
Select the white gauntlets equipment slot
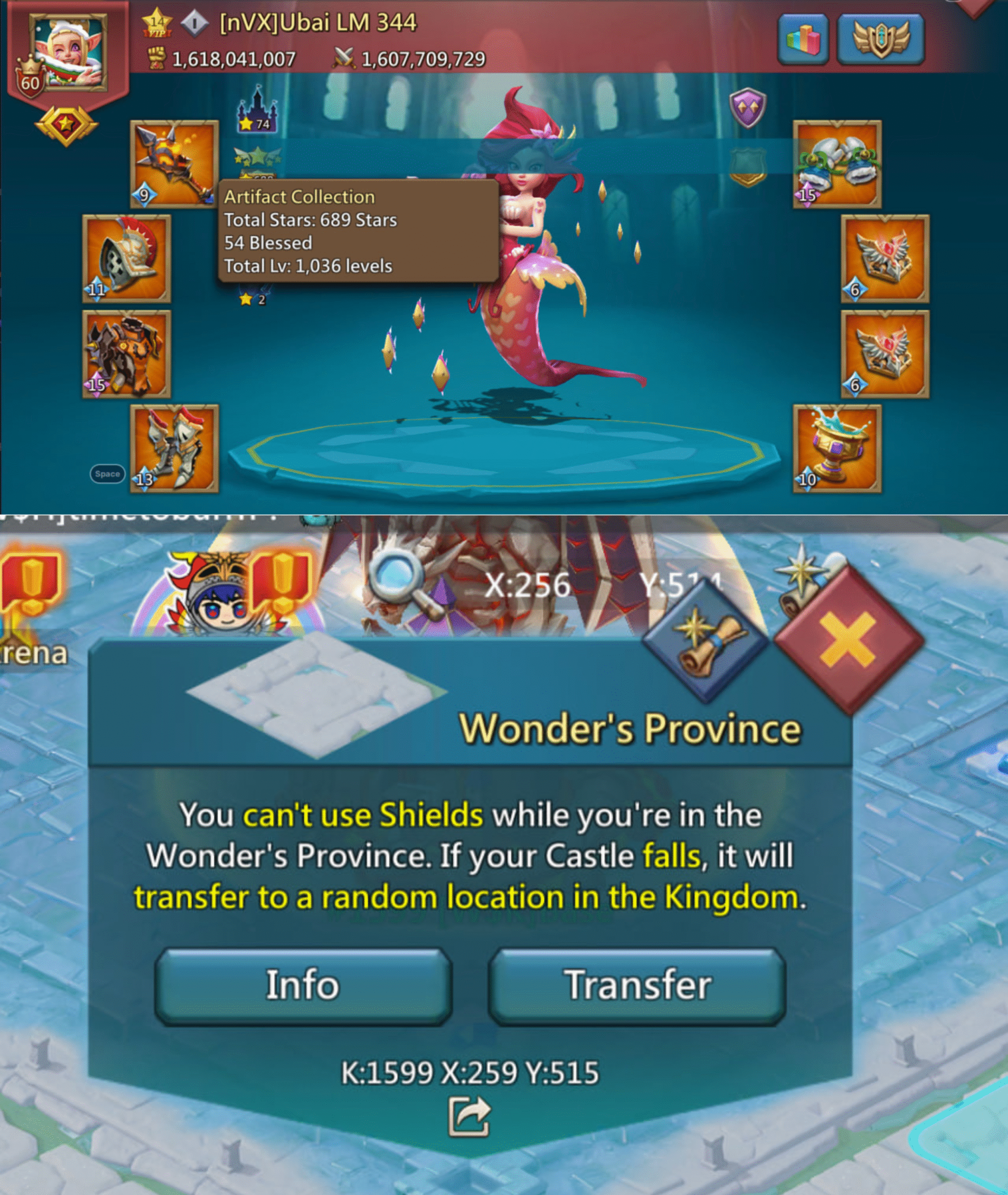coord(837,164)
